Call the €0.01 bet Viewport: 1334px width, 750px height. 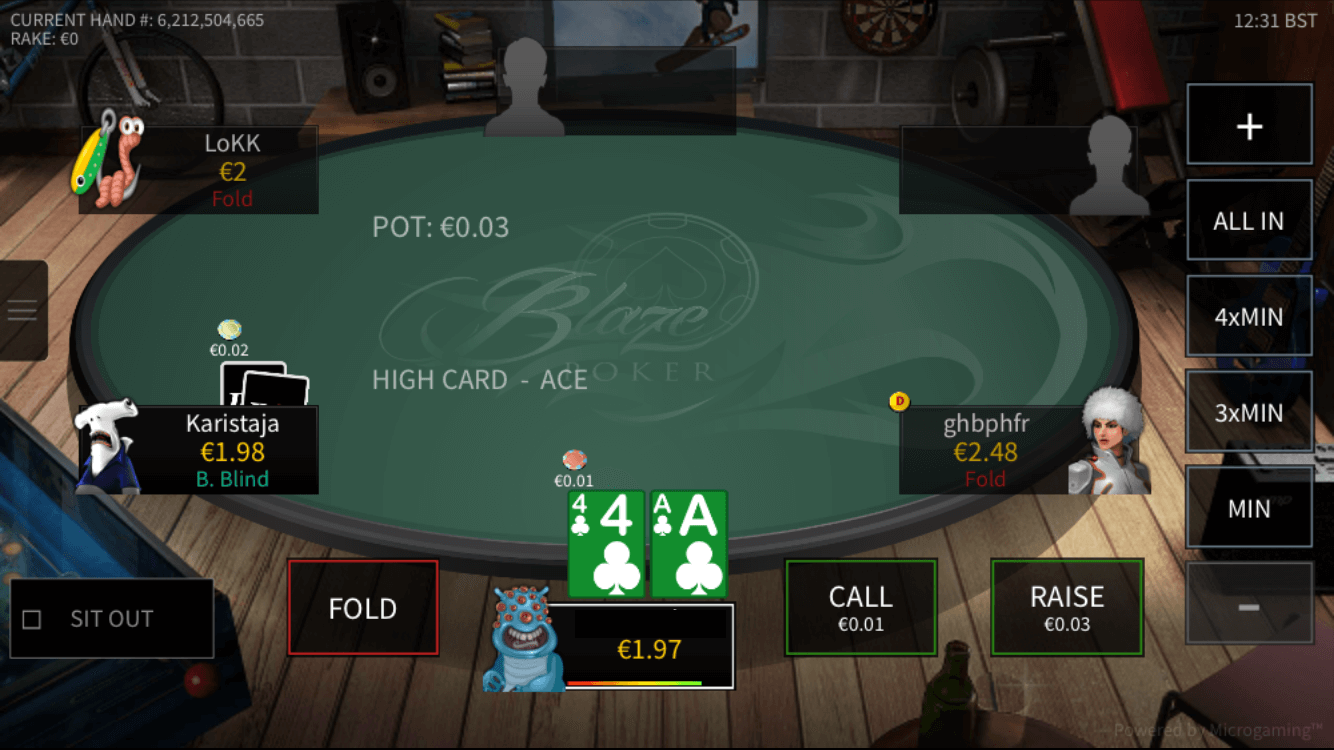click(x=860, y=608)
